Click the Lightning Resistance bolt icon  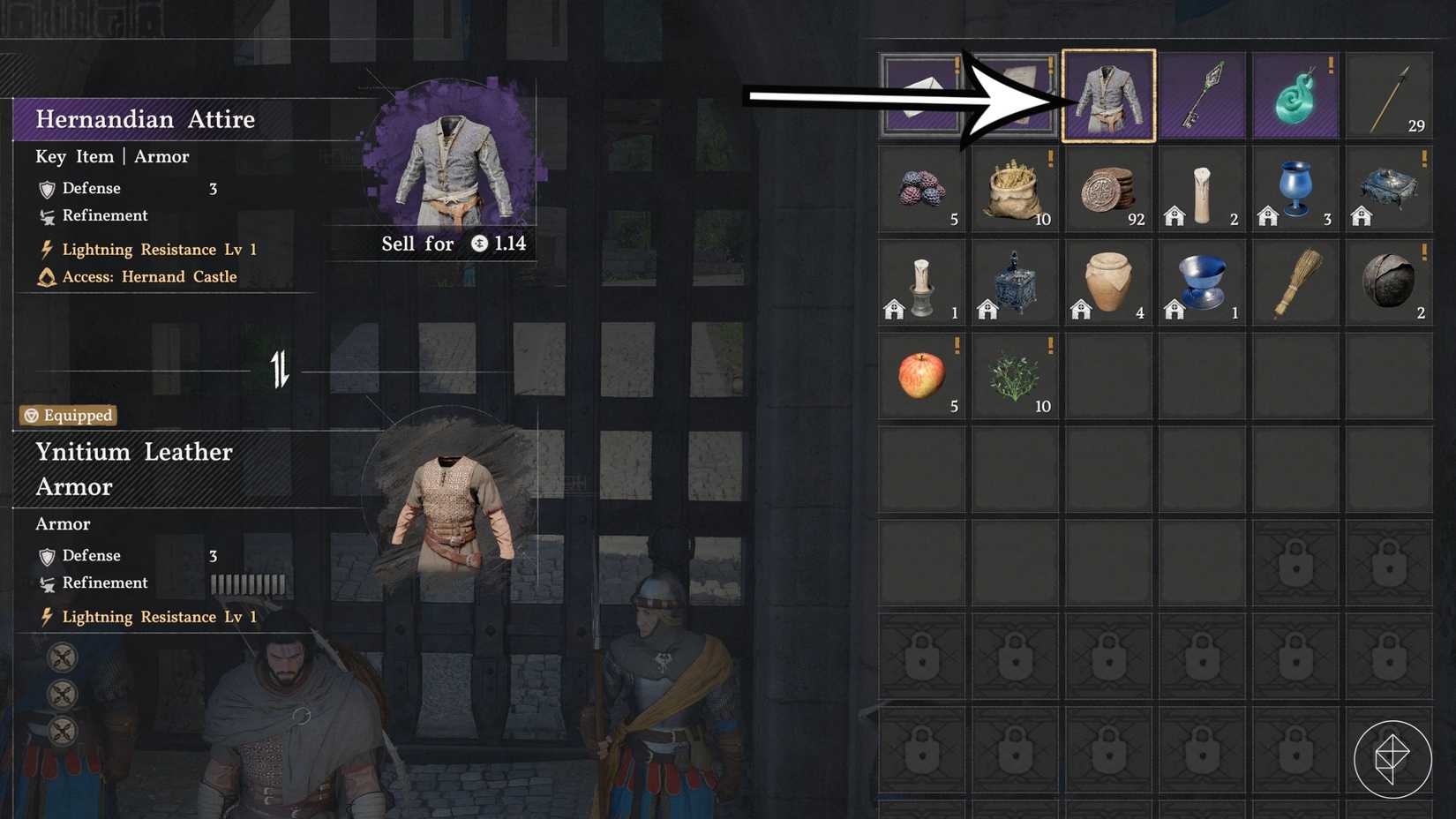coord(46,249)
